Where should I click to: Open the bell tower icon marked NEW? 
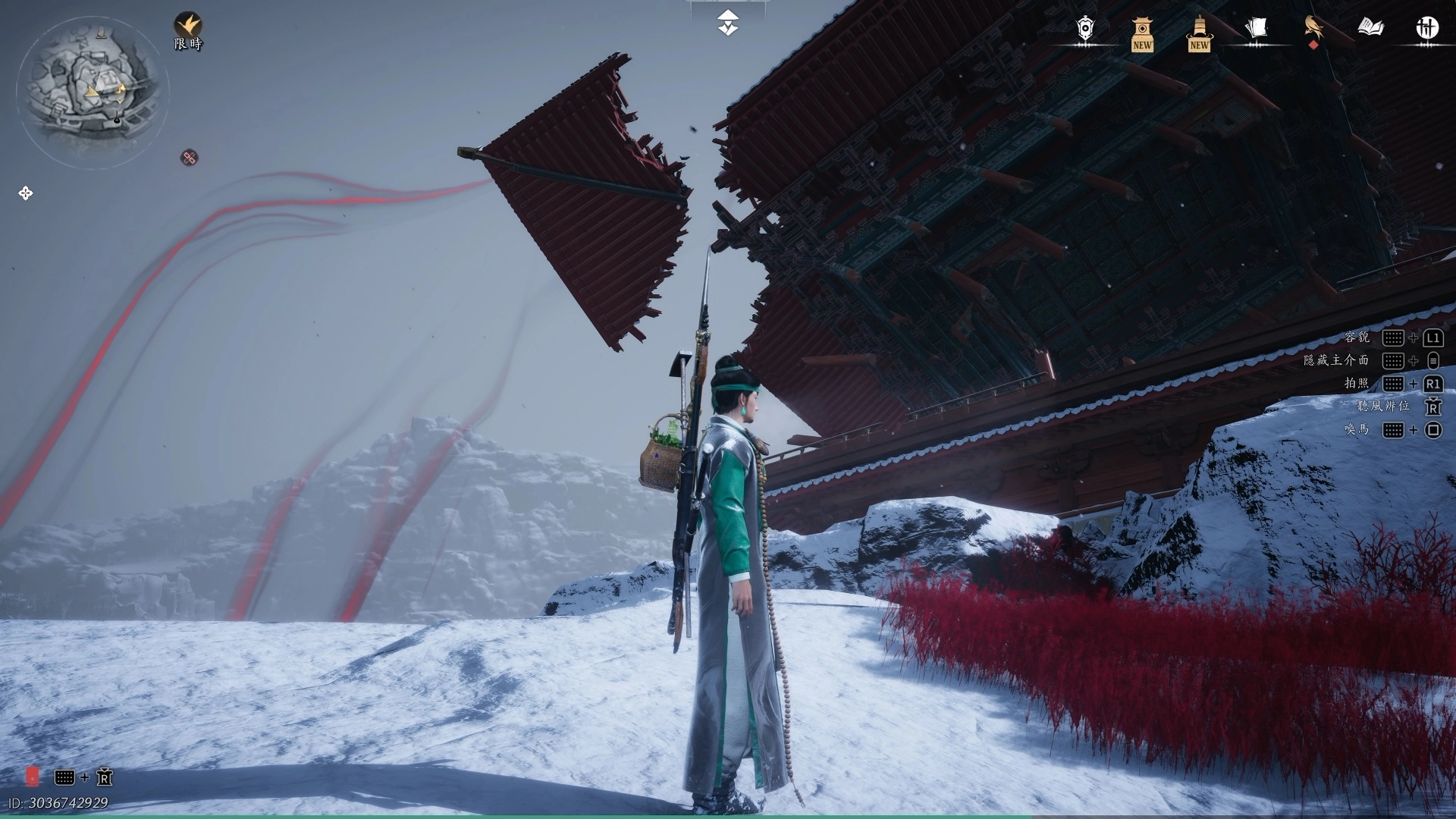[1199, 33]
